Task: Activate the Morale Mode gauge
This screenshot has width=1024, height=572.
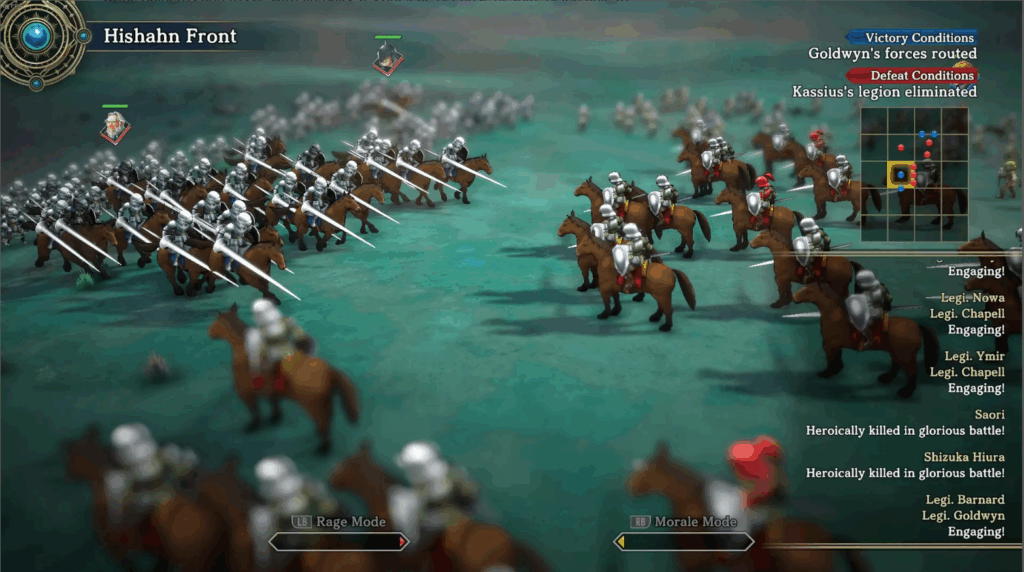Action: coord(683,541)
